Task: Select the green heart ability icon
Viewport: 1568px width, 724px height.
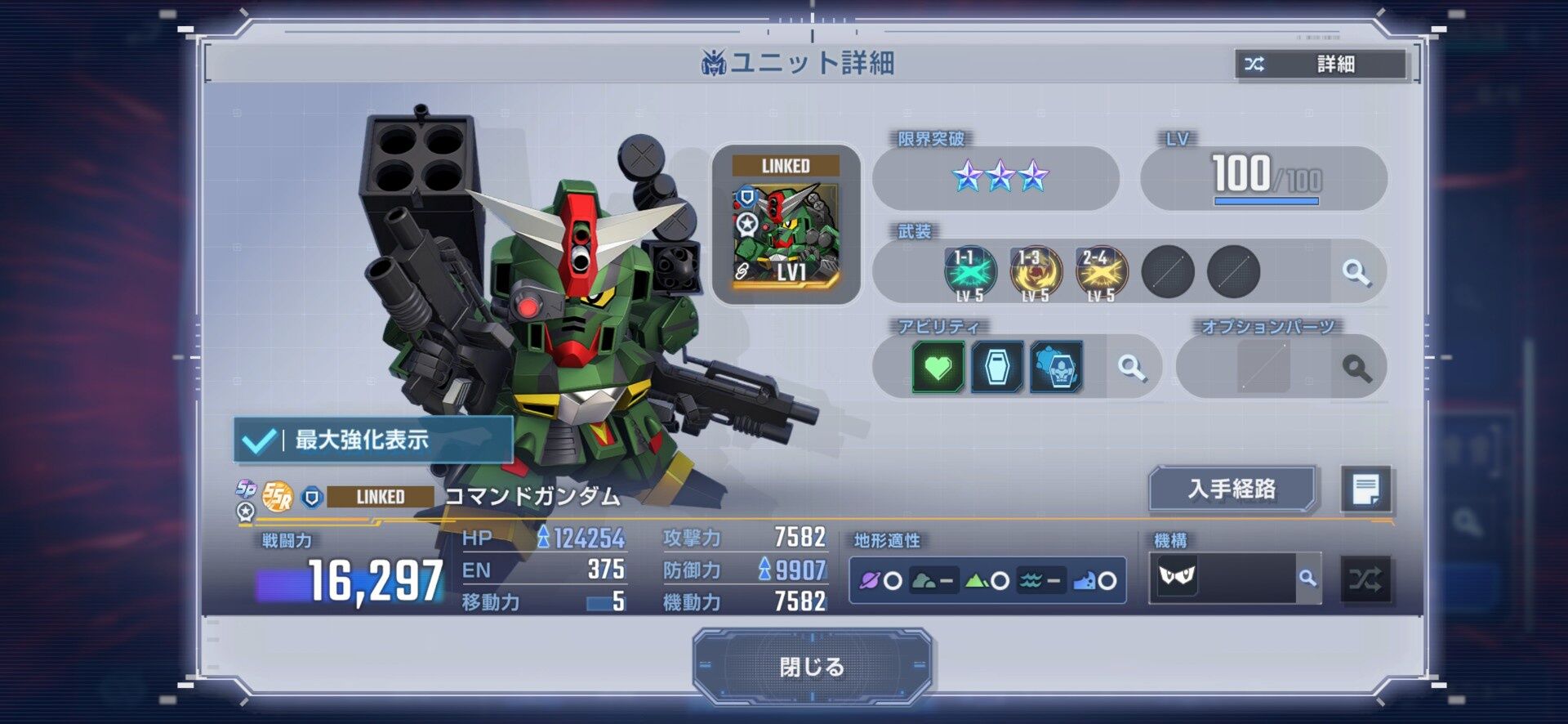Action: (x=938, y=367)
